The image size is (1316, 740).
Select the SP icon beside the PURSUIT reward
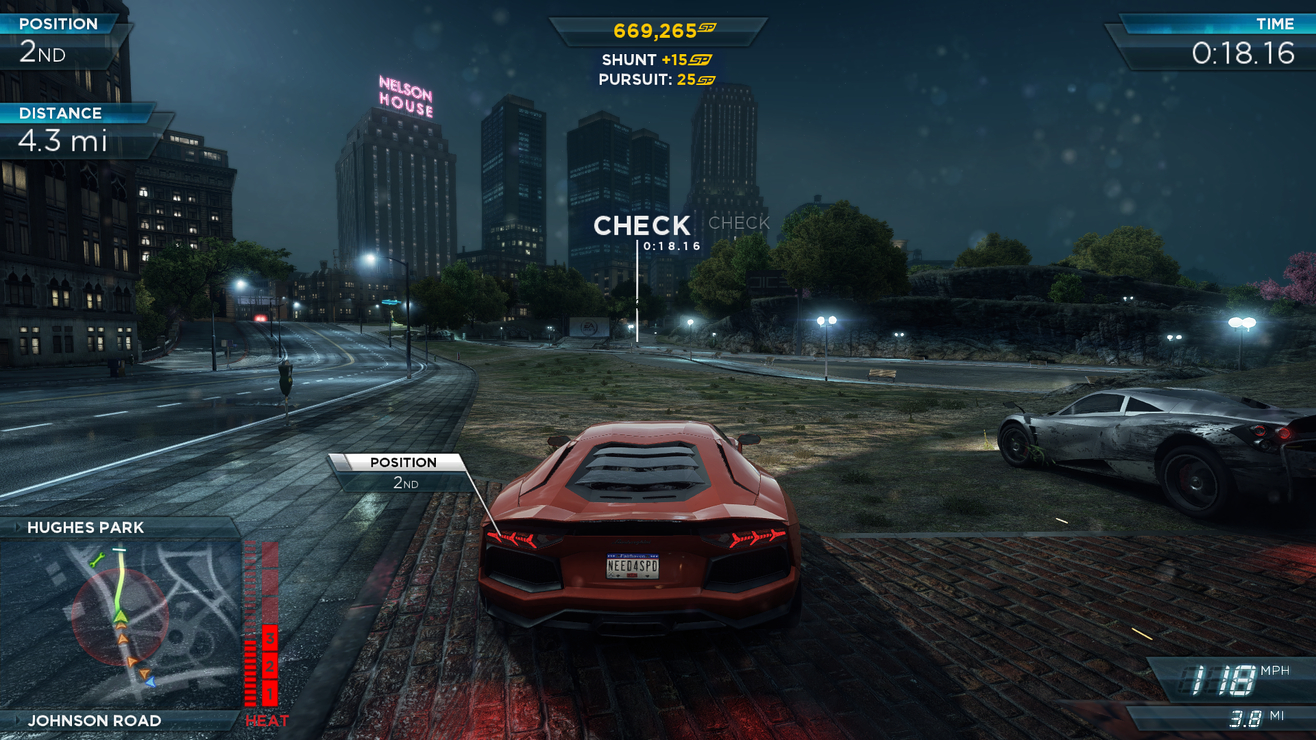tap(705, 80)
